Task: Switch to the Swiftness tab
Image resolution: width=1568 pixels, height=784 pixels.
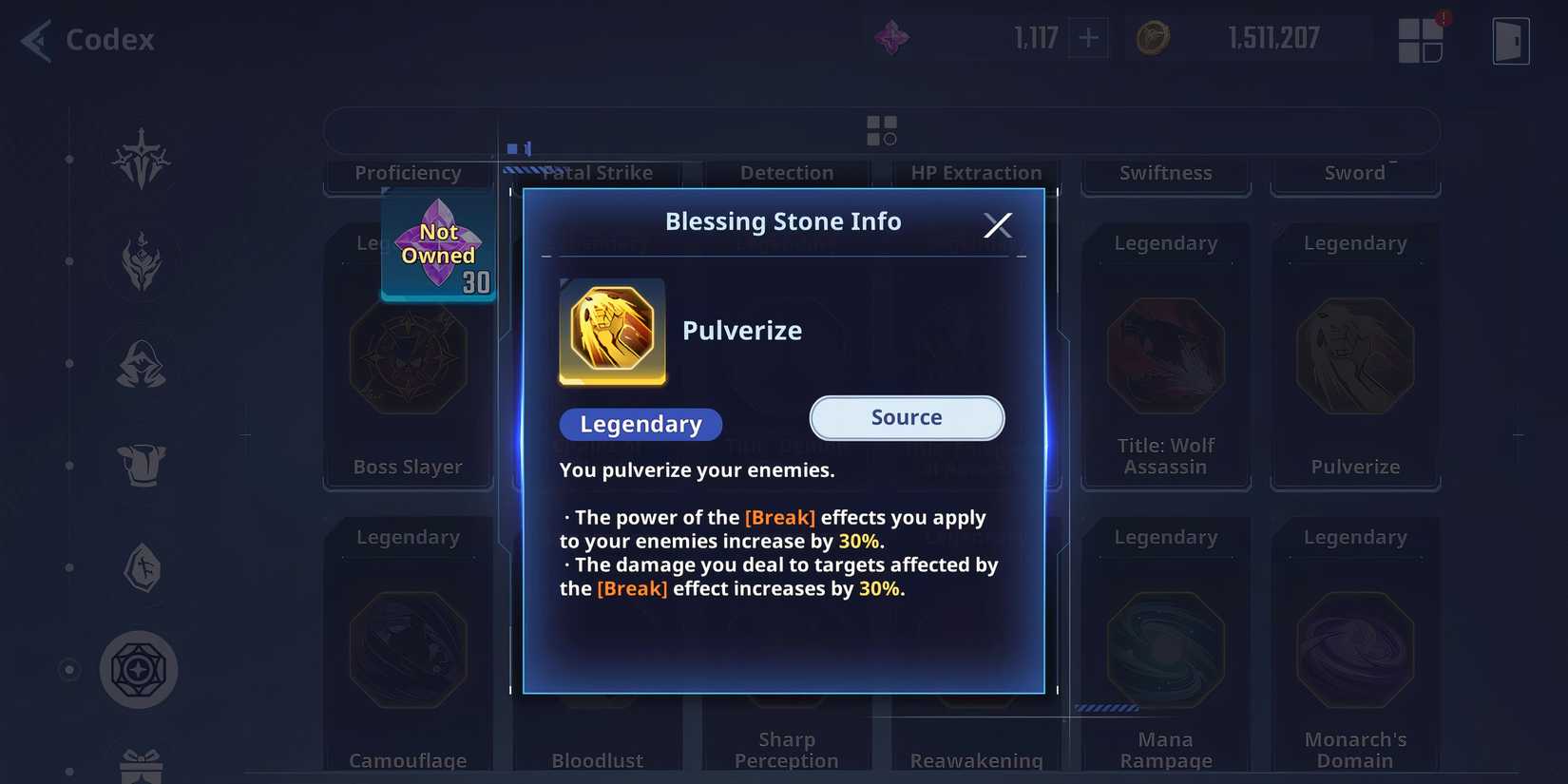Action: (1165, 173)
